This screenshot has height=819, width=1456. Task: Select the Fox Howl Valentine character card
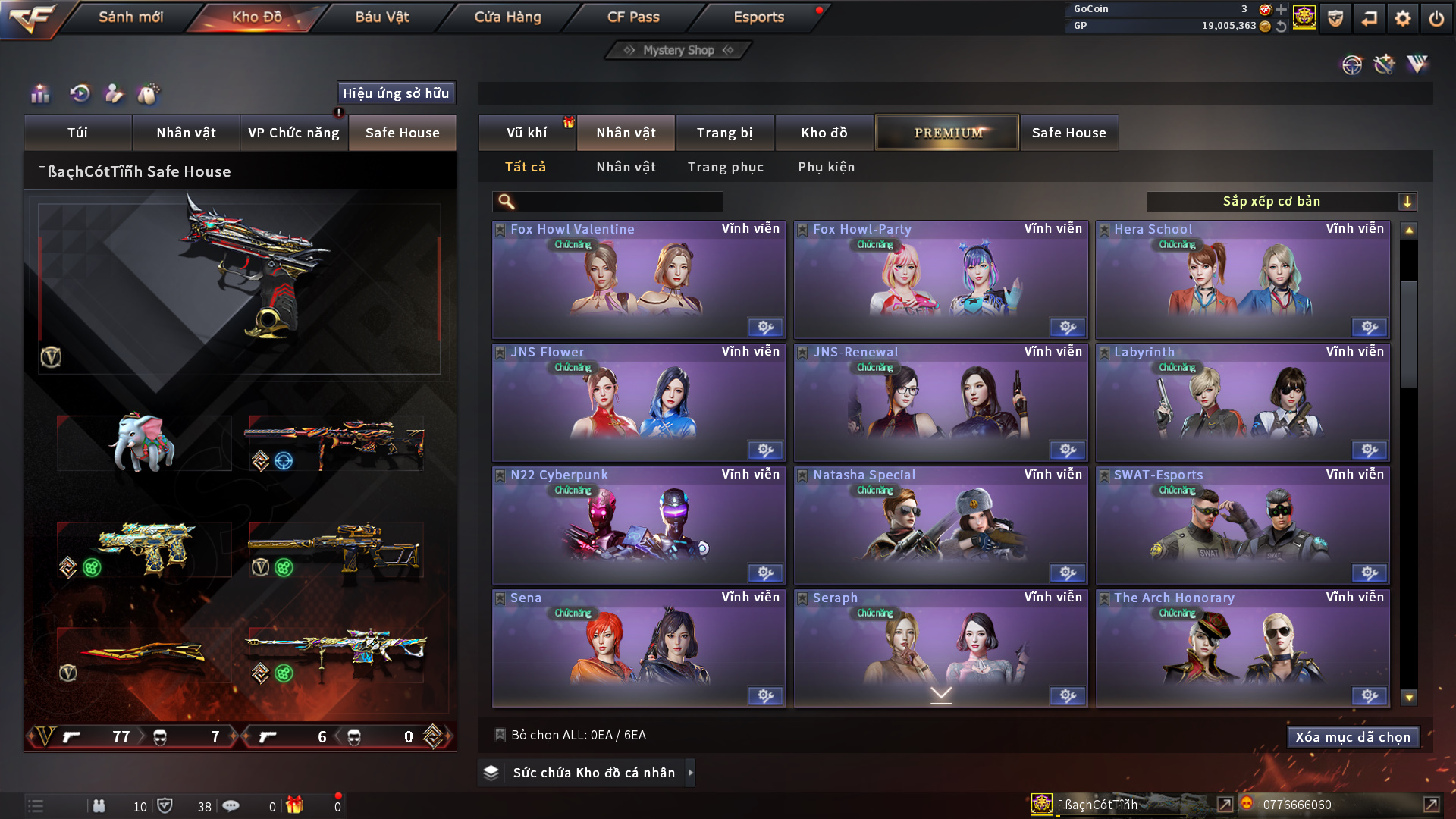point(639,280)
